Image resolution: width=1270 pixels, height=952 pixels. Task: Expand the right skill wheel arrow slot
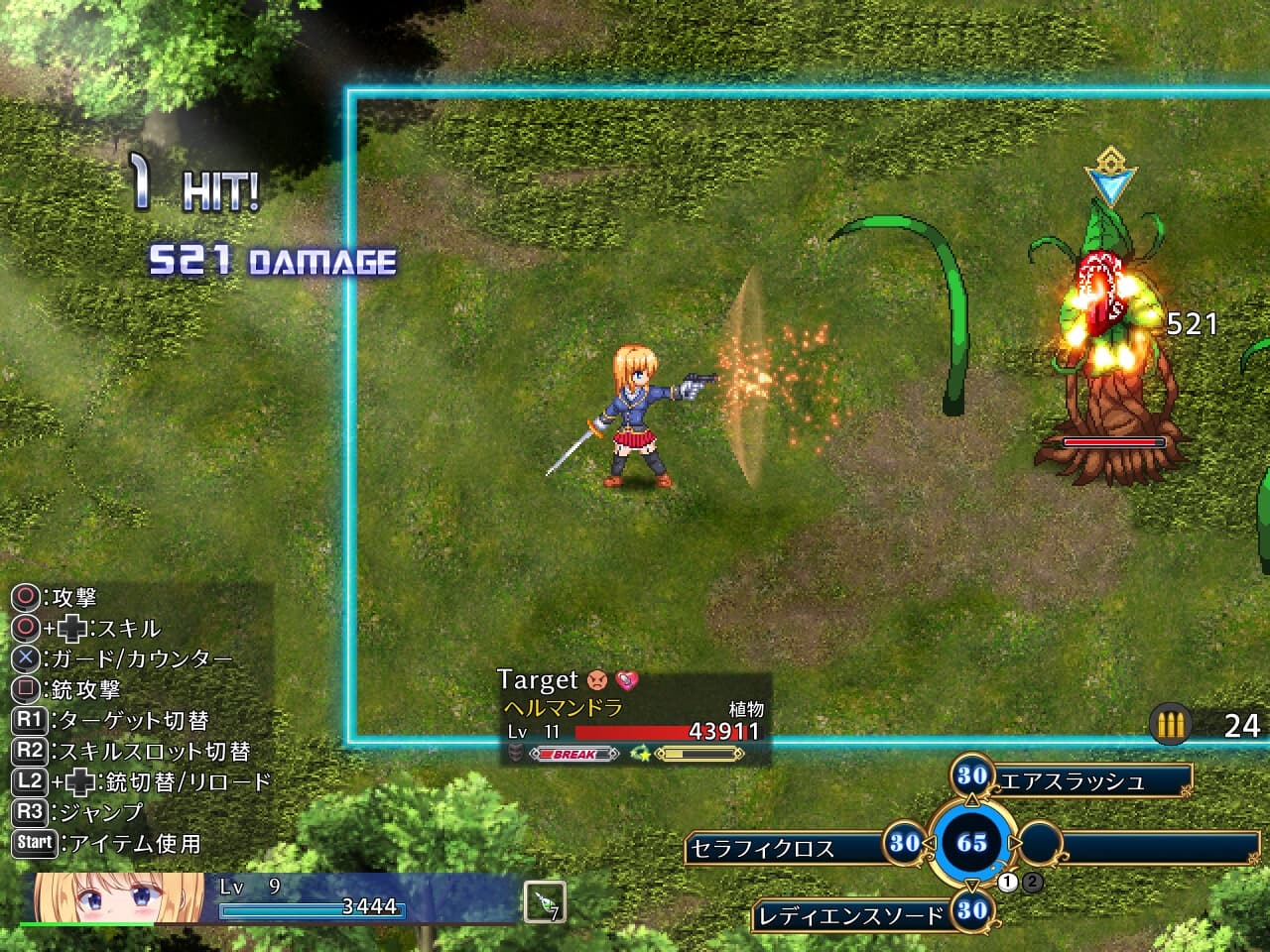click(1039, 841)
